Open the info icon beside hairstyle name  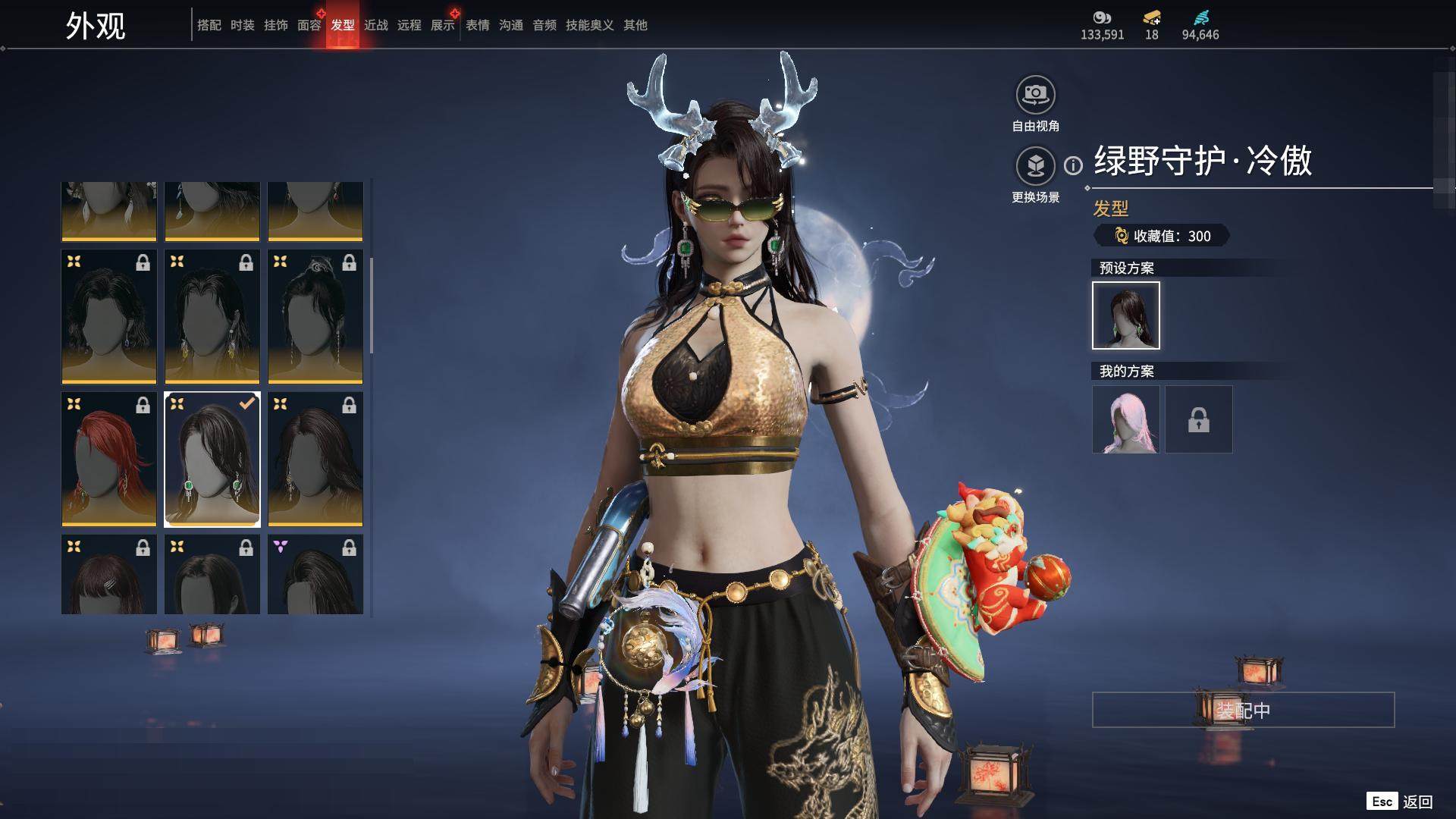(x=1073, y=165)
